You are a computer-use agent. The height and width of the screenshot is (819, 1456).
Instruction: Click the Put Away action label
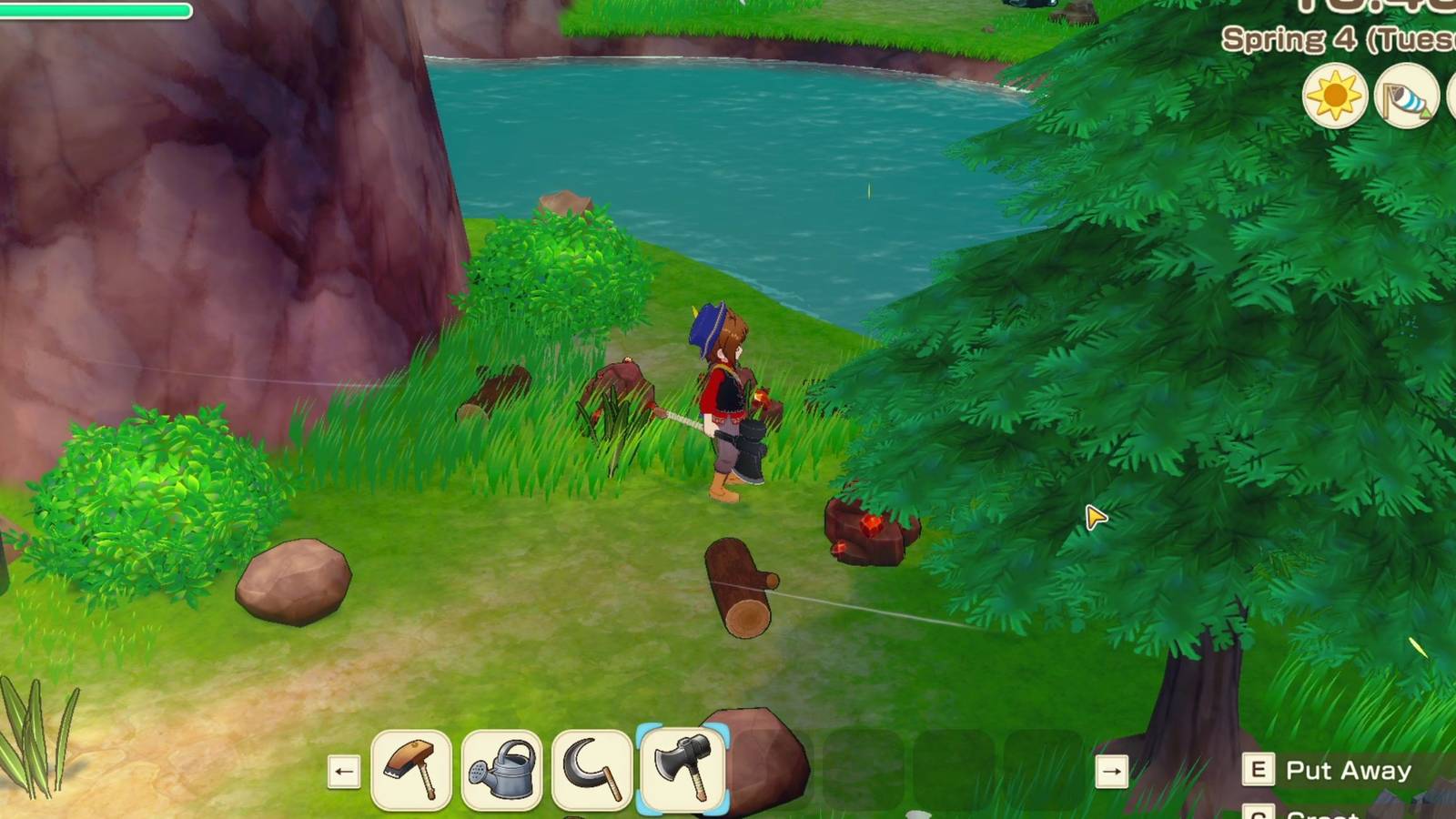(x=1348, y=771)
